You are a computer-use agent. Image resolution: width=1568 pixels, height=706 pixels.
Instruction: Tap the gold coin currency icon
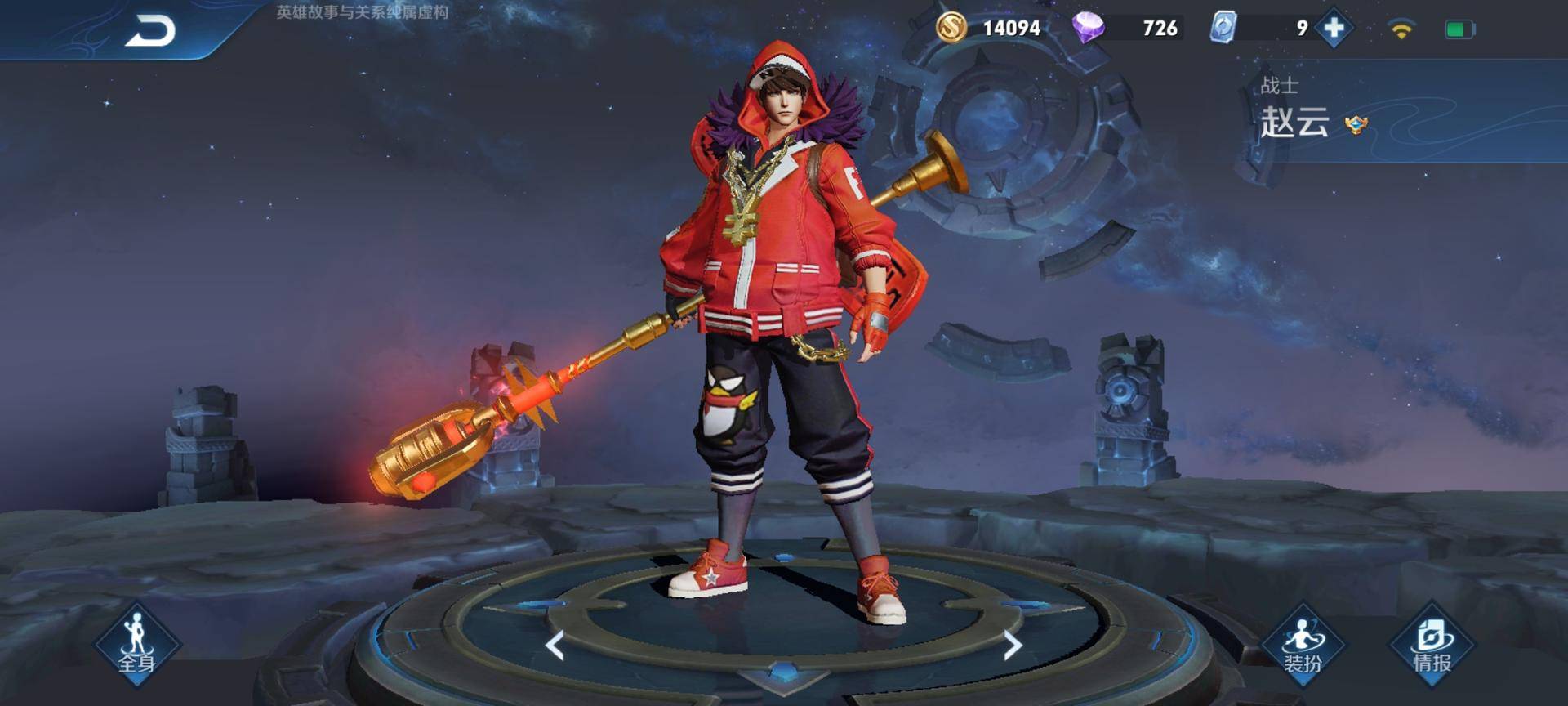coord(951,28)
